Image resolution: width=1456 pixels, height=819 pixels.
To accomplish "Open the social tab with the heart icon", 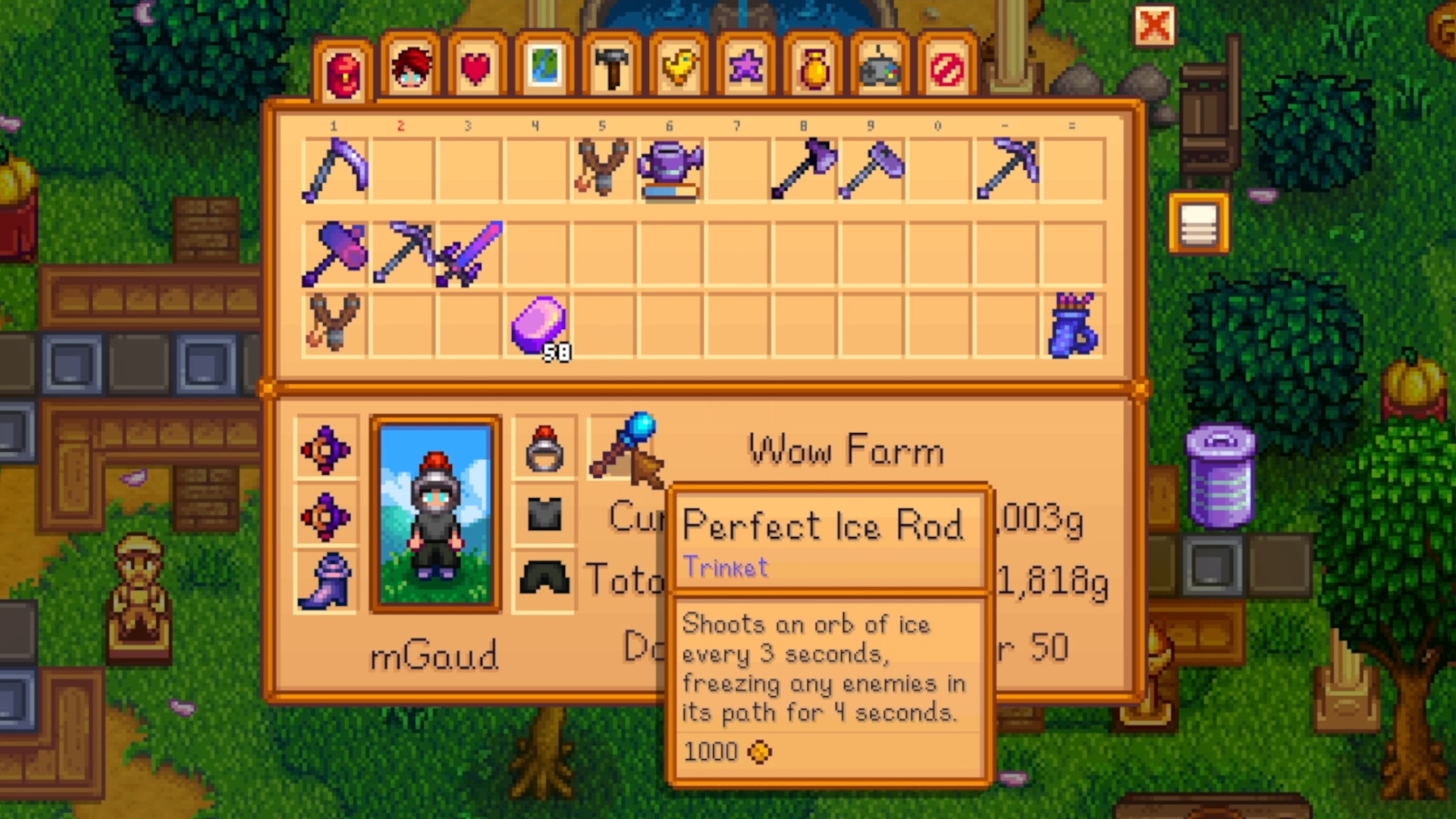I will pyautogui.click(x=476, y=68).
